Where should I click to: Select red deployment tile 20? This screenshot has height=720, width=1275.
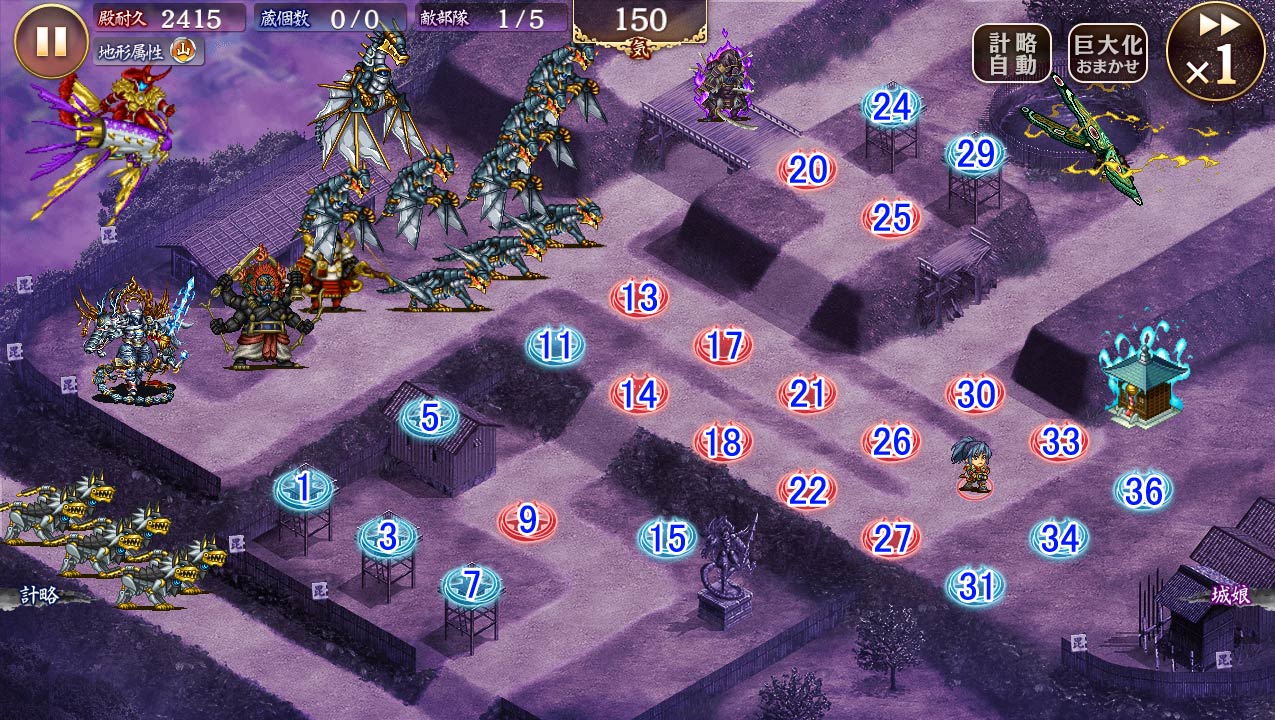(x=807, y=171)
